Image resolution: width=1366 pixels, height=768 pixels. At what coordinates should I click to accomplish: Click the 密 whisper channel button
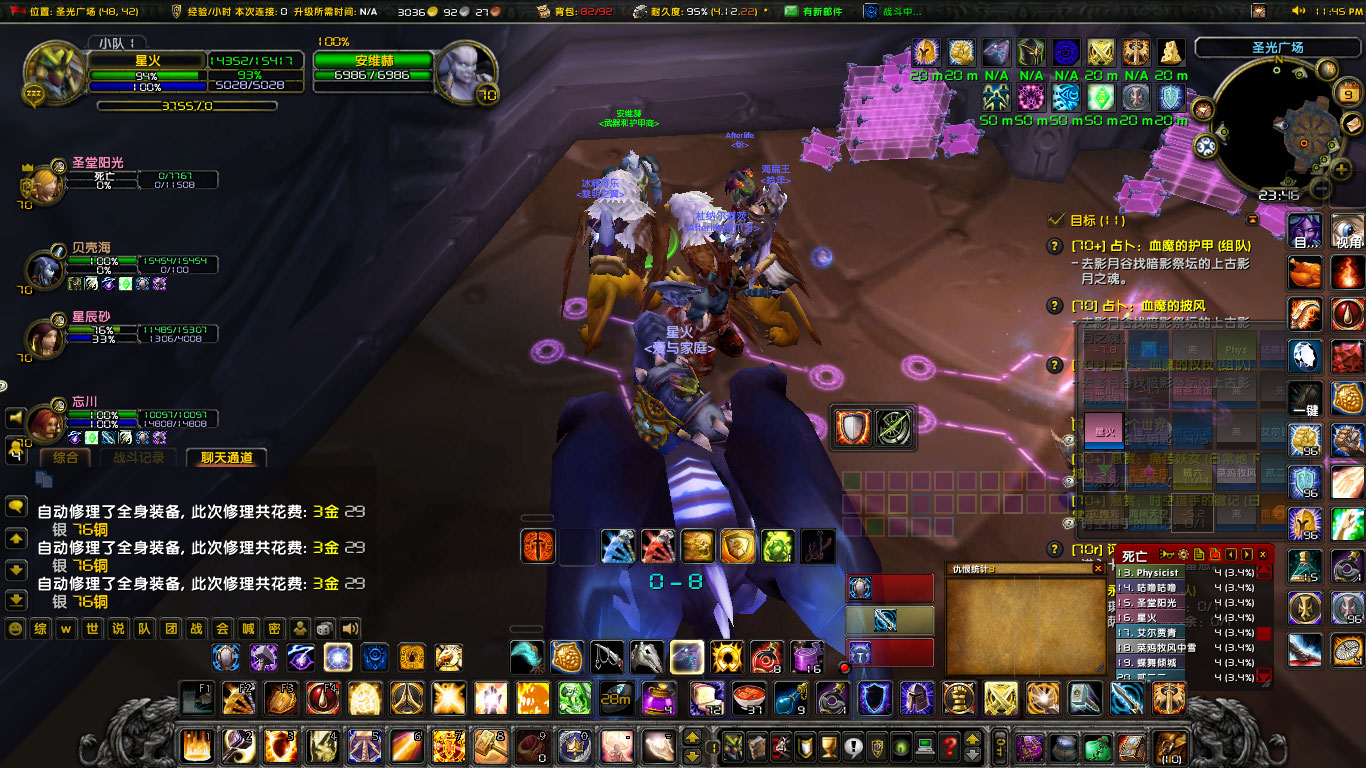click(273, 630)
